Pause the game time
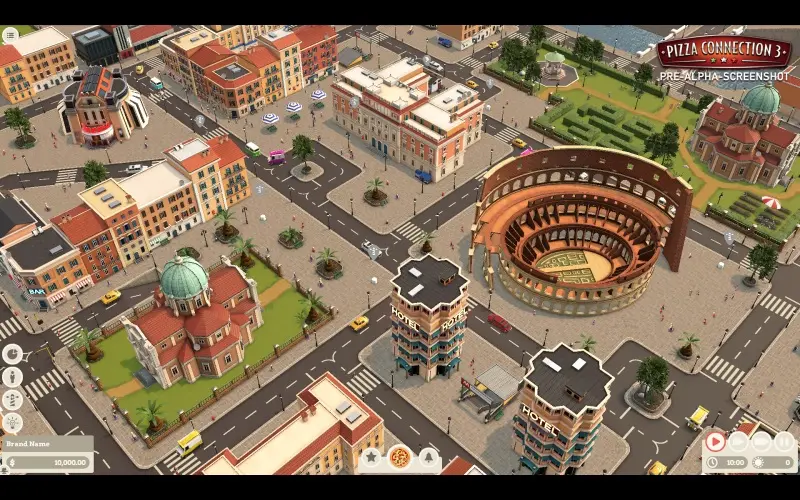Image resolution: width=800 pixels, height=500 pixels. [785, 441]
